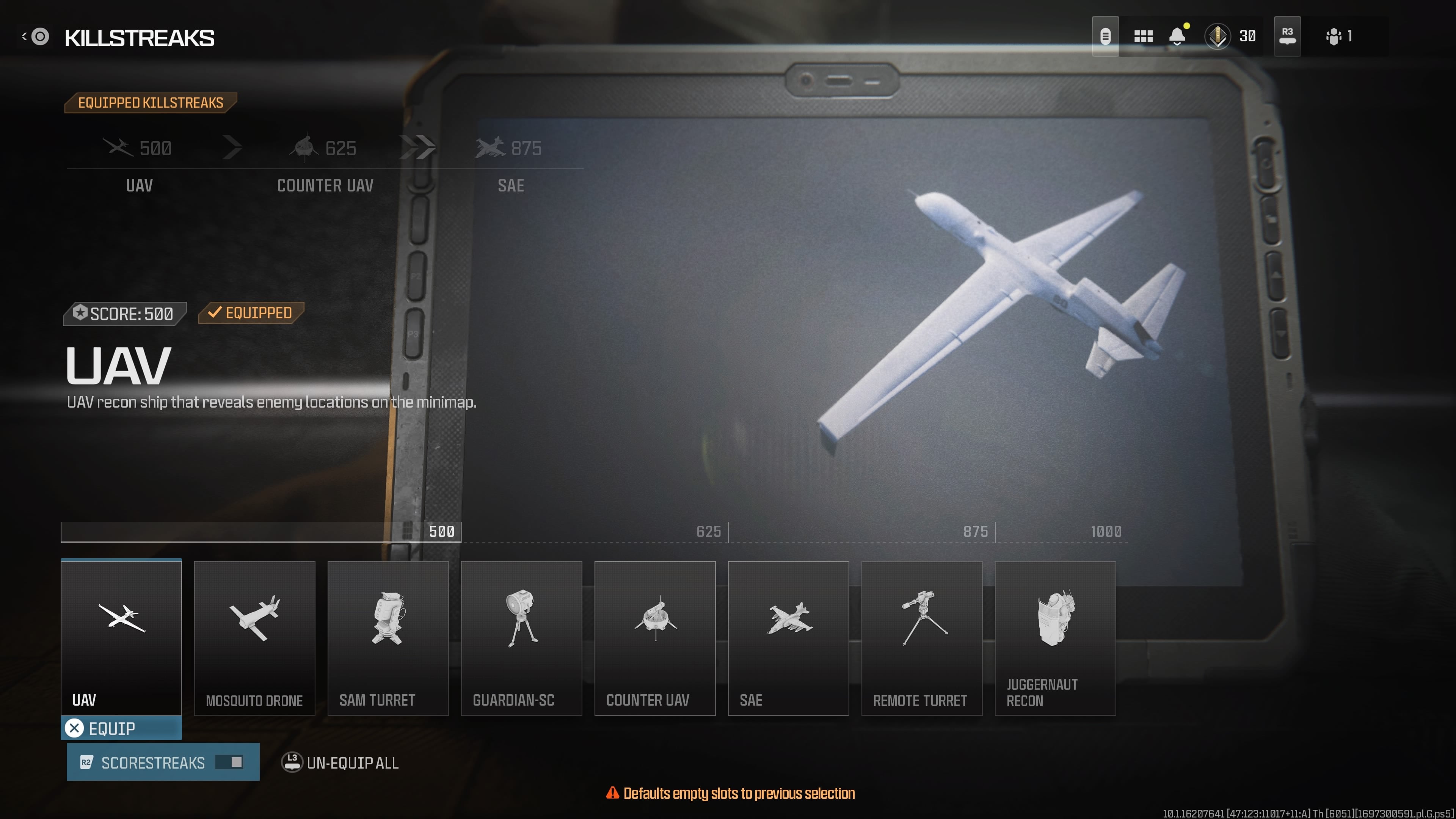Click the Equipped badge near the score
The width and height of the screenshot is (1456, 819).
(x=251, y=312)
